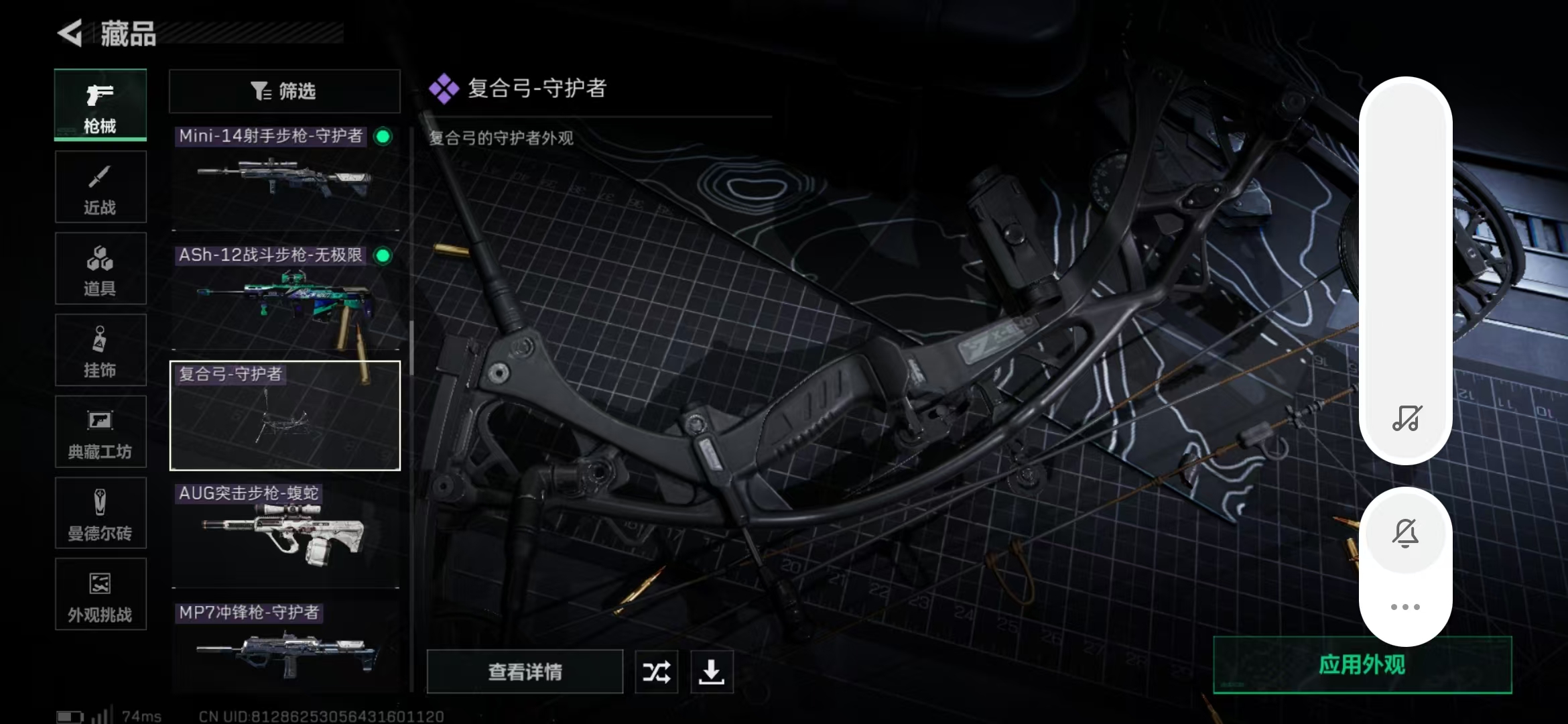This screenshot has height=724, width=1568.
Task: Open the 筛选 filter panel
Action: click(x=284, y=90)
